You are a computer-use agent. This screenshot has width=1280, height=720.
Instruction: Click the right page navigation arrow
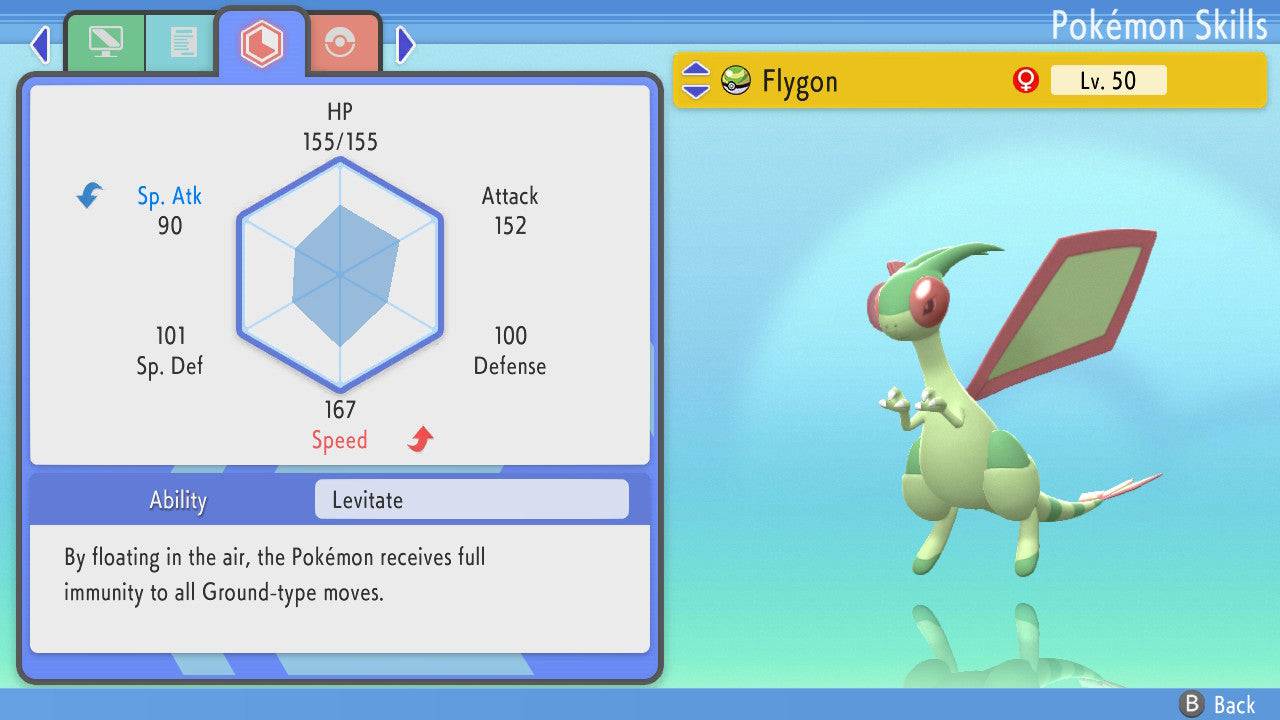pyautogui.click(x=404, y=44)
